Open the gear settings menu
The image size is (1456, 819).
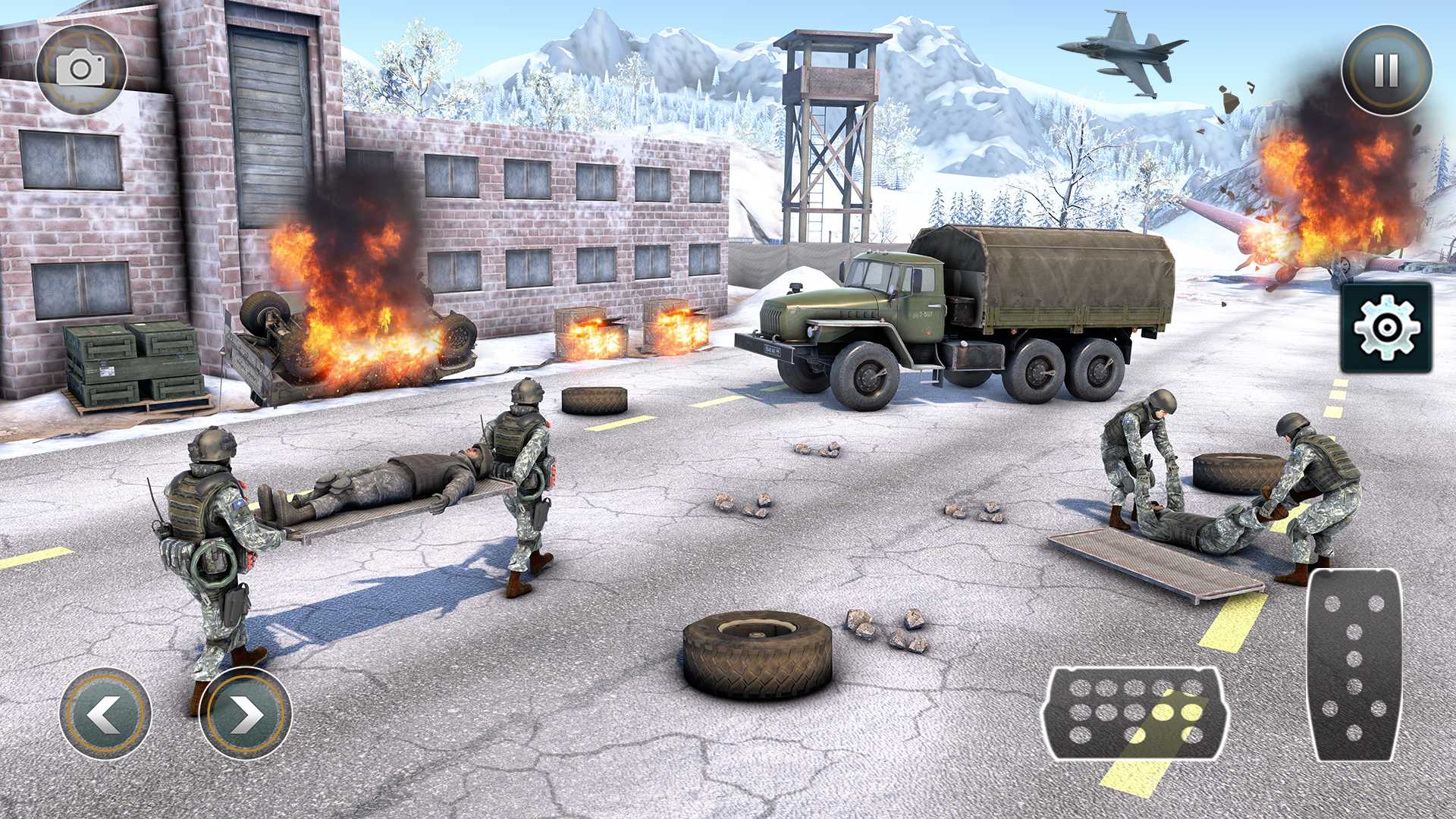(x=1385, y=327)
